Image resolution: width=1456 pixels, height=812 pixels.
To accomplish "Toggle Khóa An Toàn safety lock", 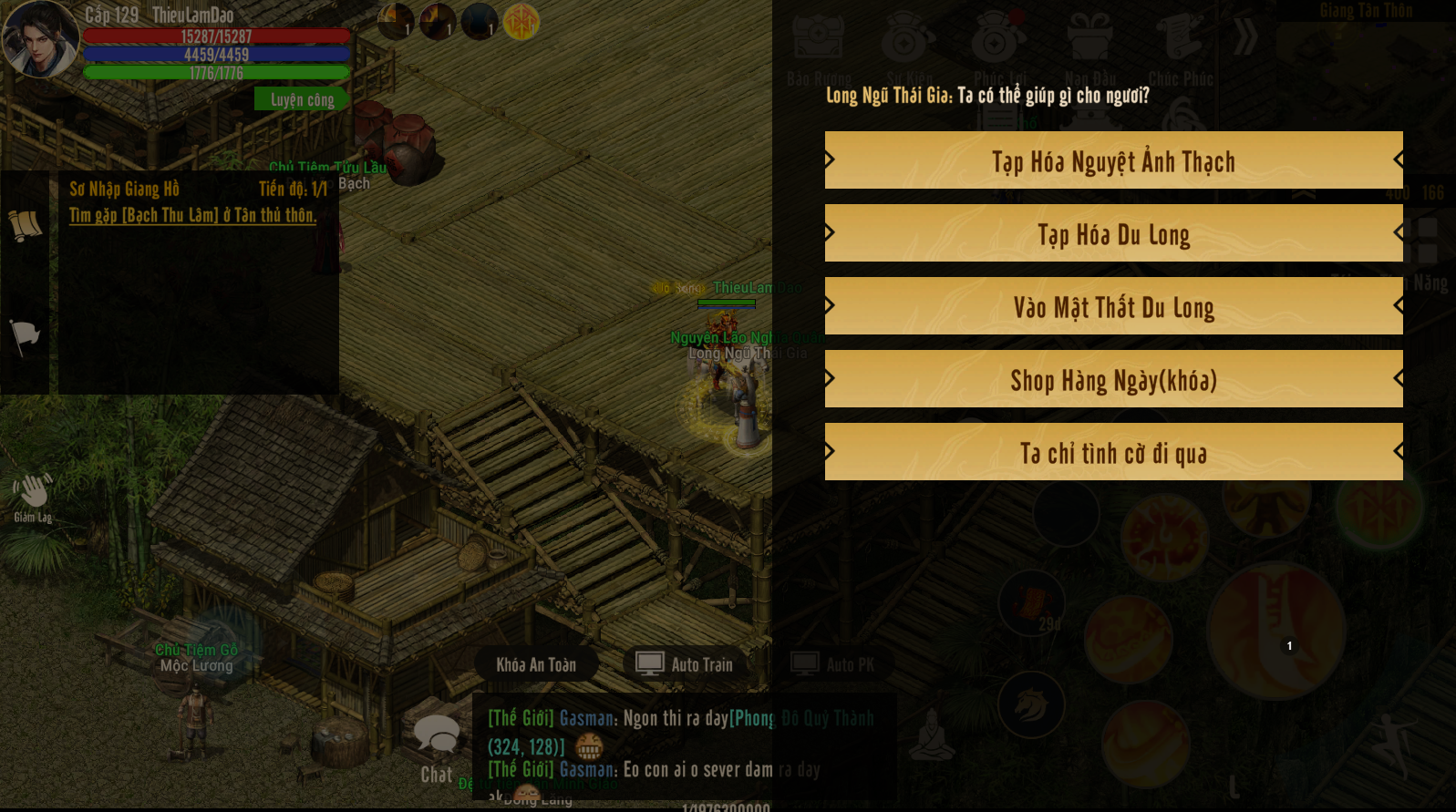I will (x=536, y=664).
